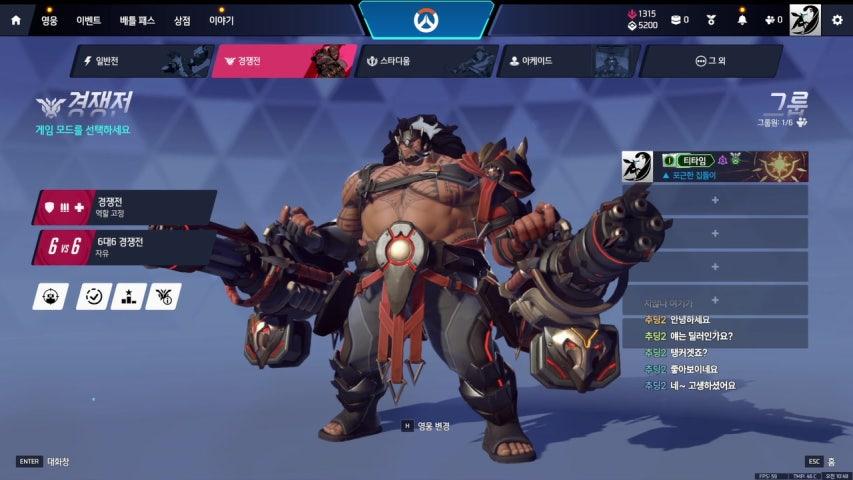Choose 6대6 경쟁전 (6v6 Open Queue) mode
This screenshot has height=480, width=853.
tap(125, 246)
